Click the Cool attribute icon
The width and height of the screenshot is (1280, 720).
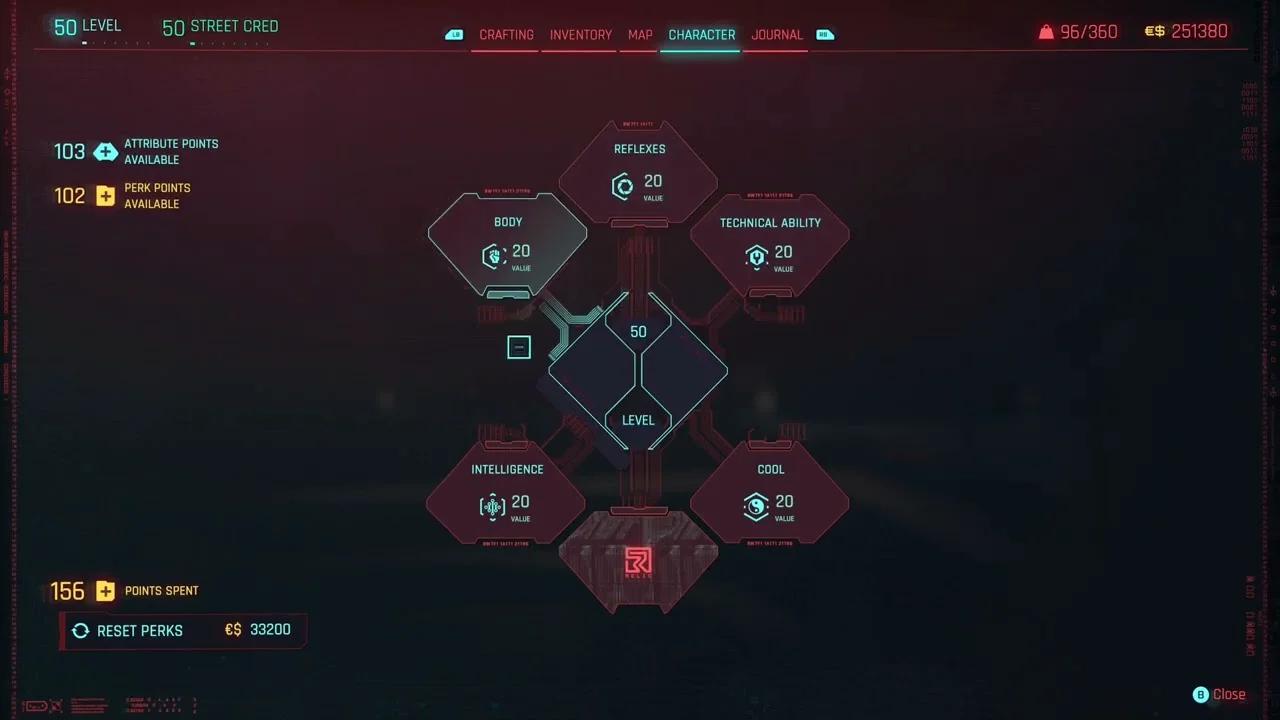[757, 507]
